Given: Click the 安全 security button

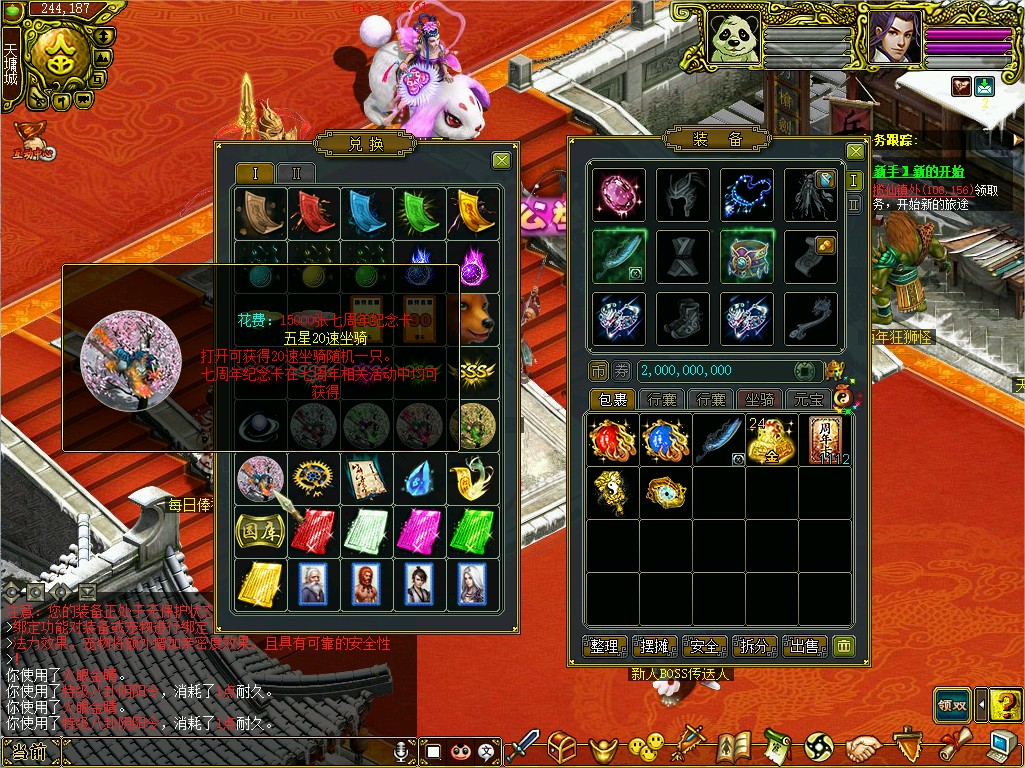Looking at the screenshot, I should [x=705, y=647].
